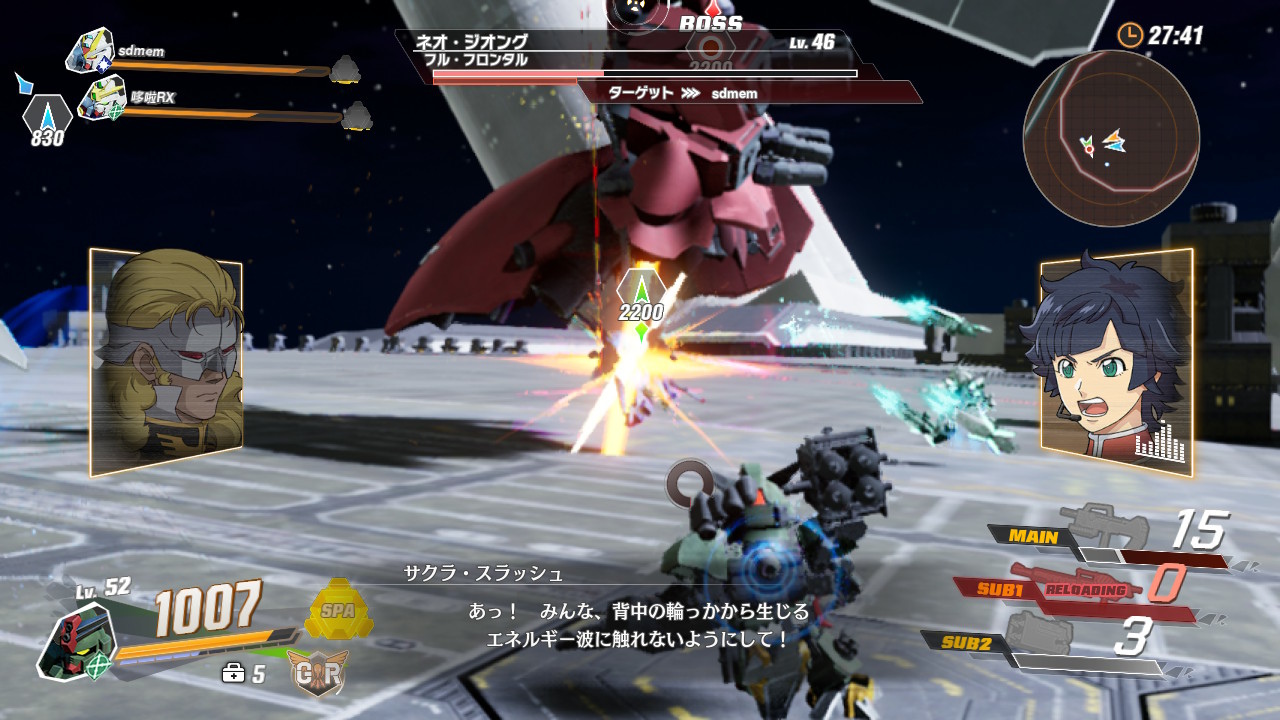1280x720 pixels.
Task: Use the repair kit item icon
Action: [234, 673]
